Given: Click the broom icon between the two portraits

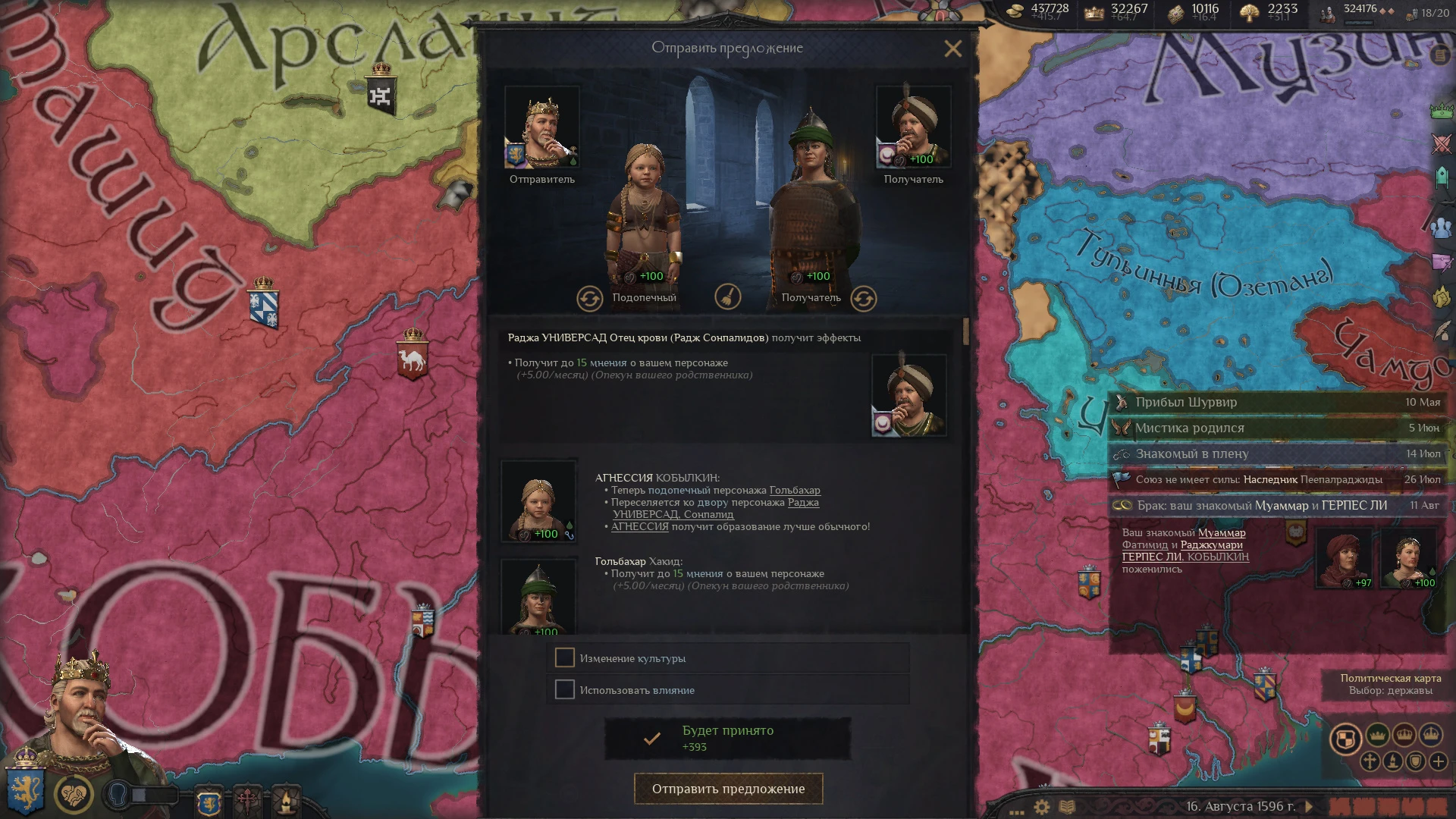Looking at the screenshot, I should [x=728, y=298].
